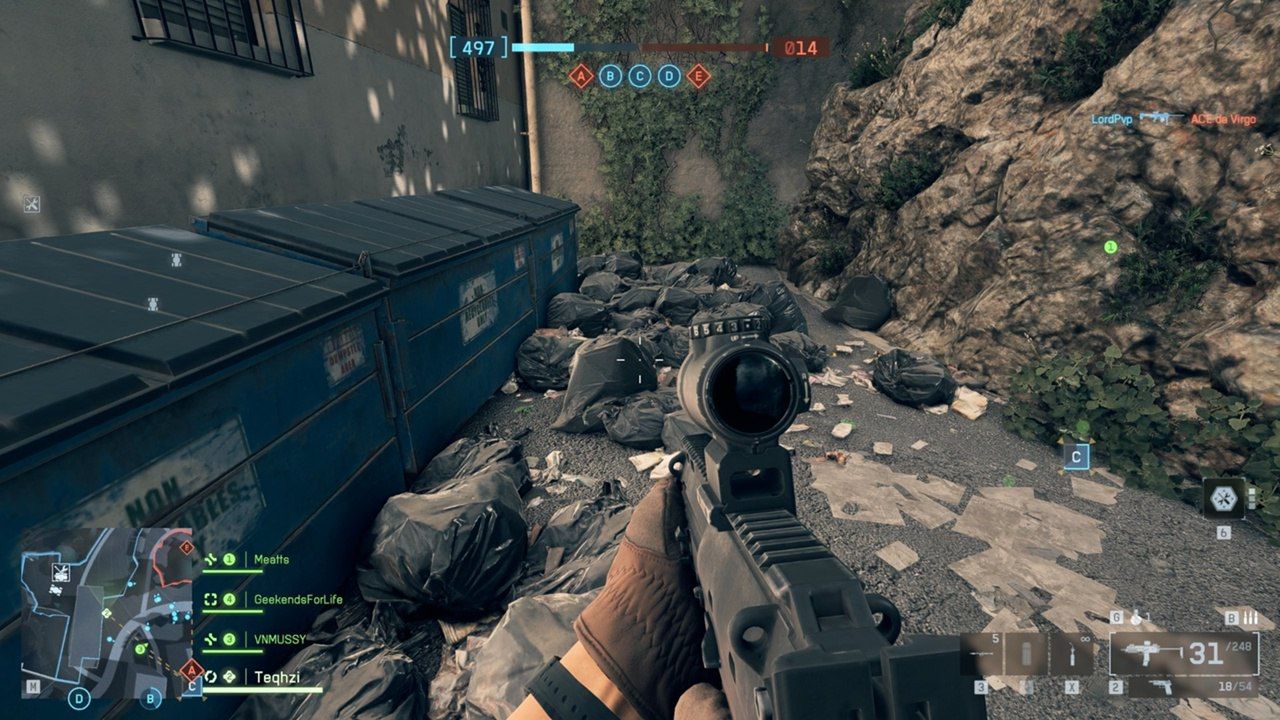
Task: Click the medical pouch icon in slot 5
Action: pos(1028,652)
